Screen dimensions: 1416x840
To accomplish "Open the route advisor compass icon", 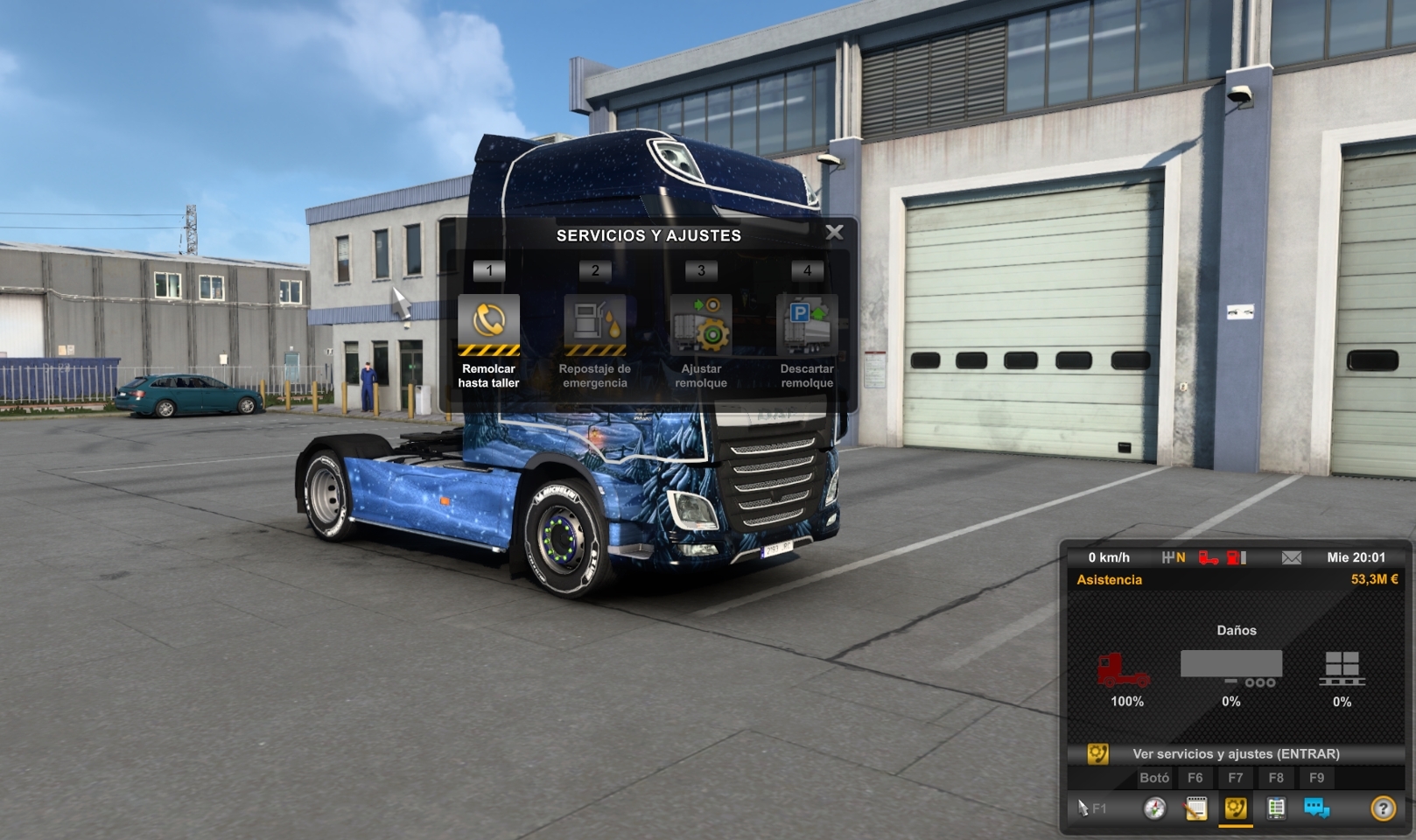I will [x=1154, y=808].
